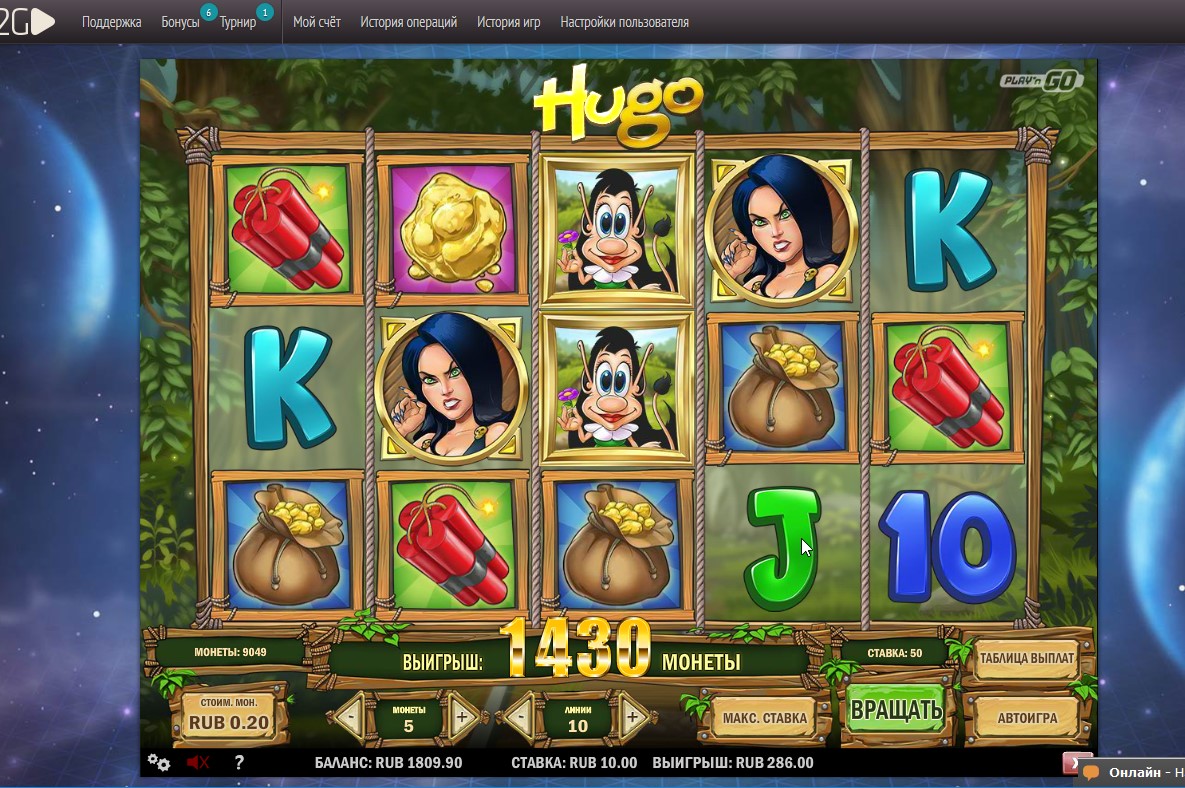Set the maximum bet with МАКС. СТАВКА
Viewport: 1185px width, 788px height.
tap(764, 718)
